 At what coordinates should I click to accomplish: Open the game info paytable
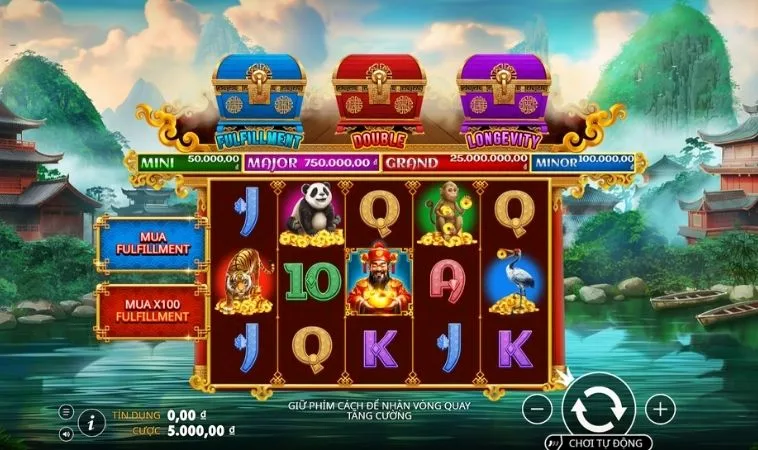point(91,423)
